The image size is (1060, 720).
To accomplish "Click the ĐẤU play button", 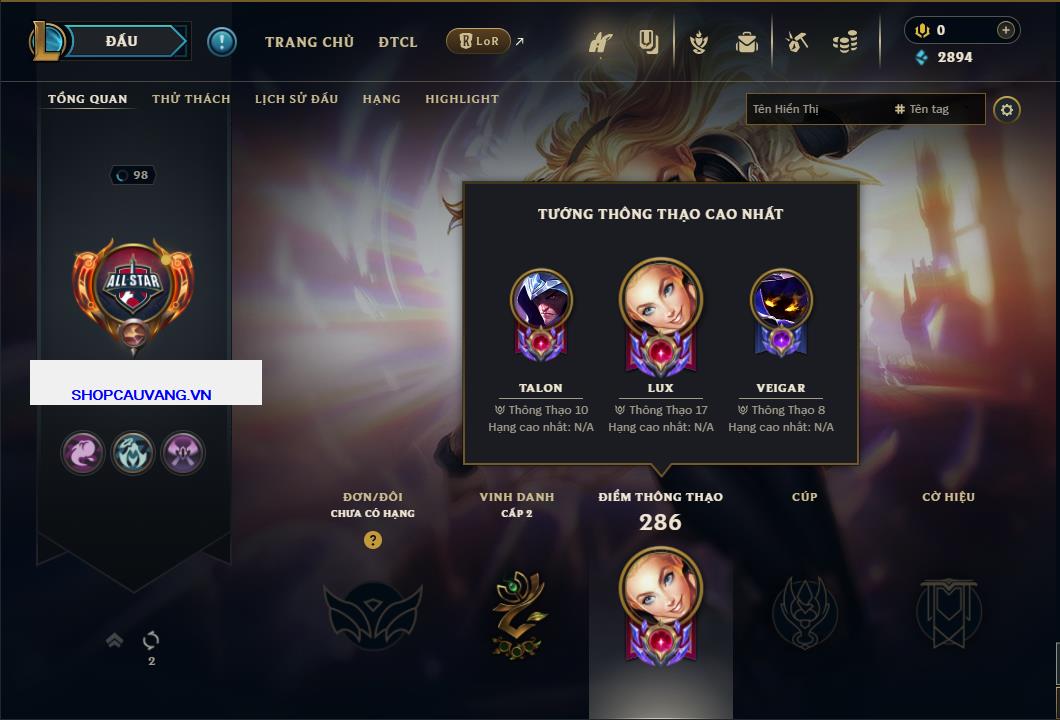I will (x=122, y=41).
